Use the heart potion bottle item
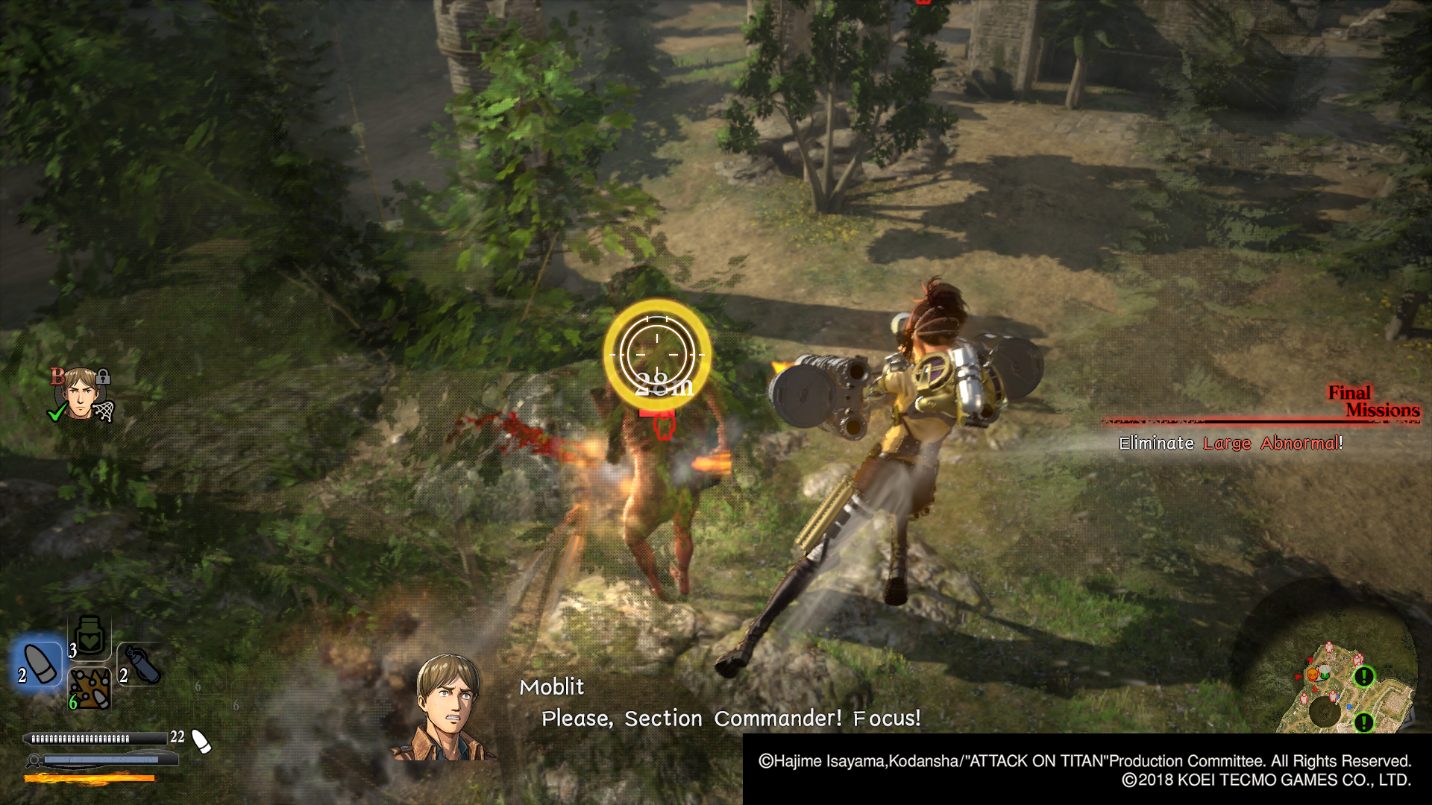Viewport: 1432px width, 805px height. click(90, 637)
